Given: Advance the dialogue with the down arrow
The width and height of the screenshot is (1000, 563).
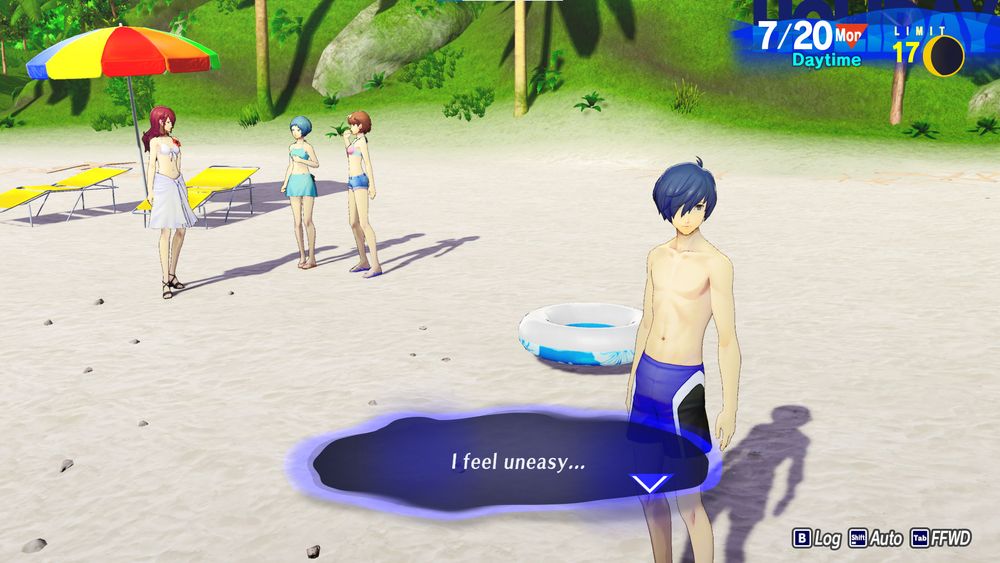Looking at the screenshot, I should [650, 484].
